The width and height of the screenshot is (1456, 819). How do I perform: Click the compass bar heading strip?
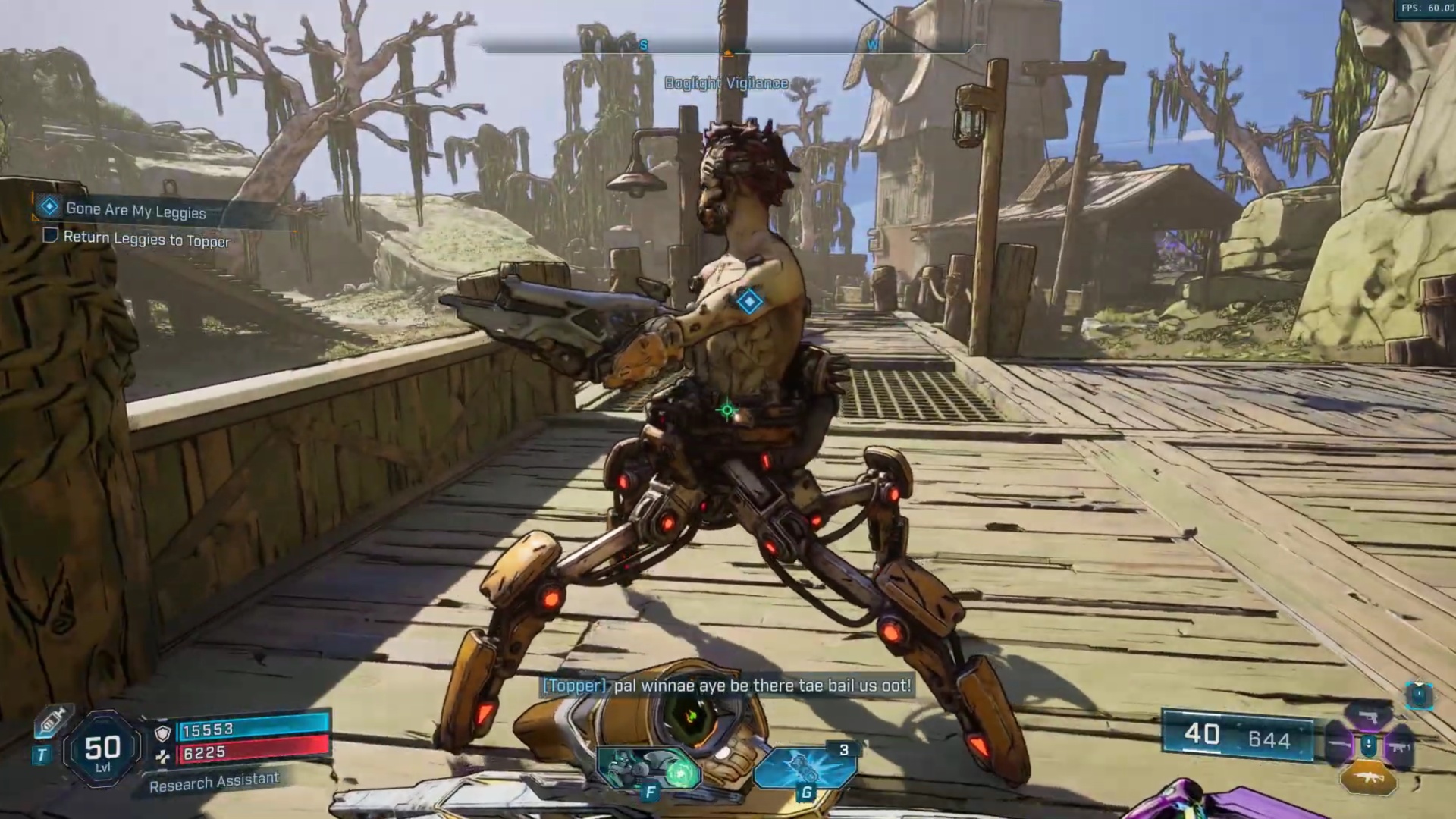[726, 49]
